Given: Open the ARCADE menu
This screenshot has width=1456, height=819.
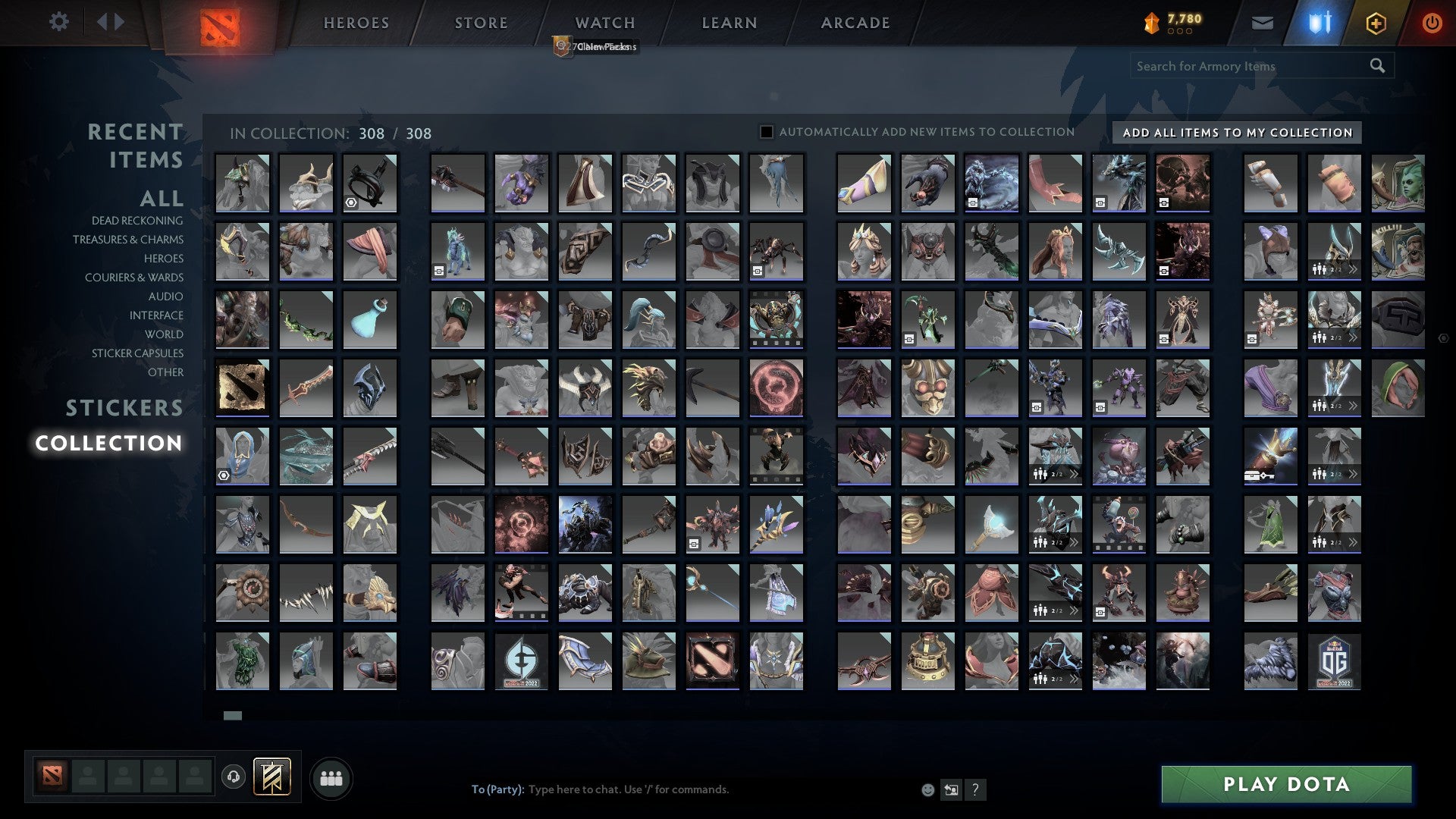Looking at the screenshot, I should pos(855,23).
